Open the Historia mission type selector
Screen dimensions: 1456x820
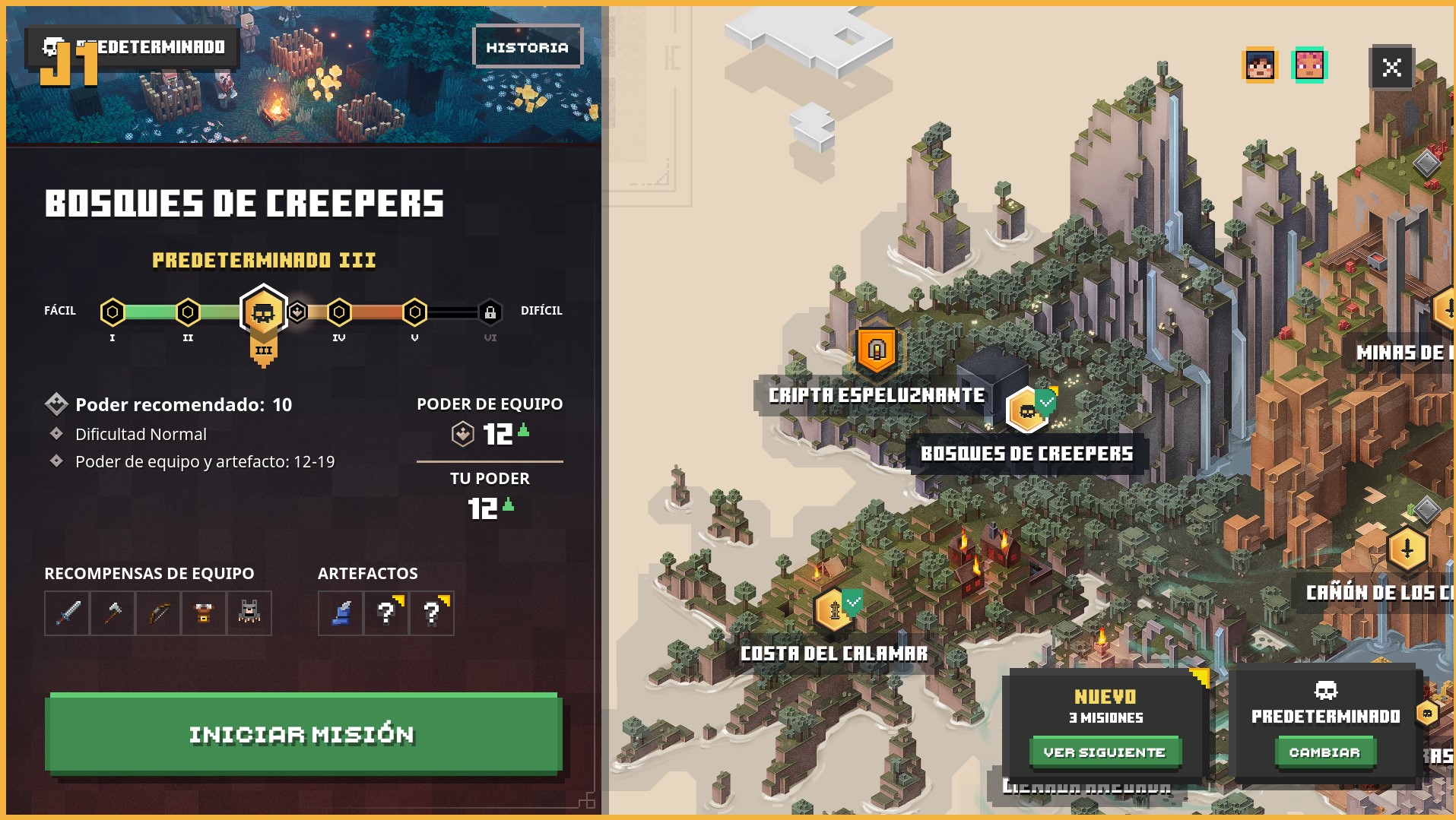[x=528, y=46]
